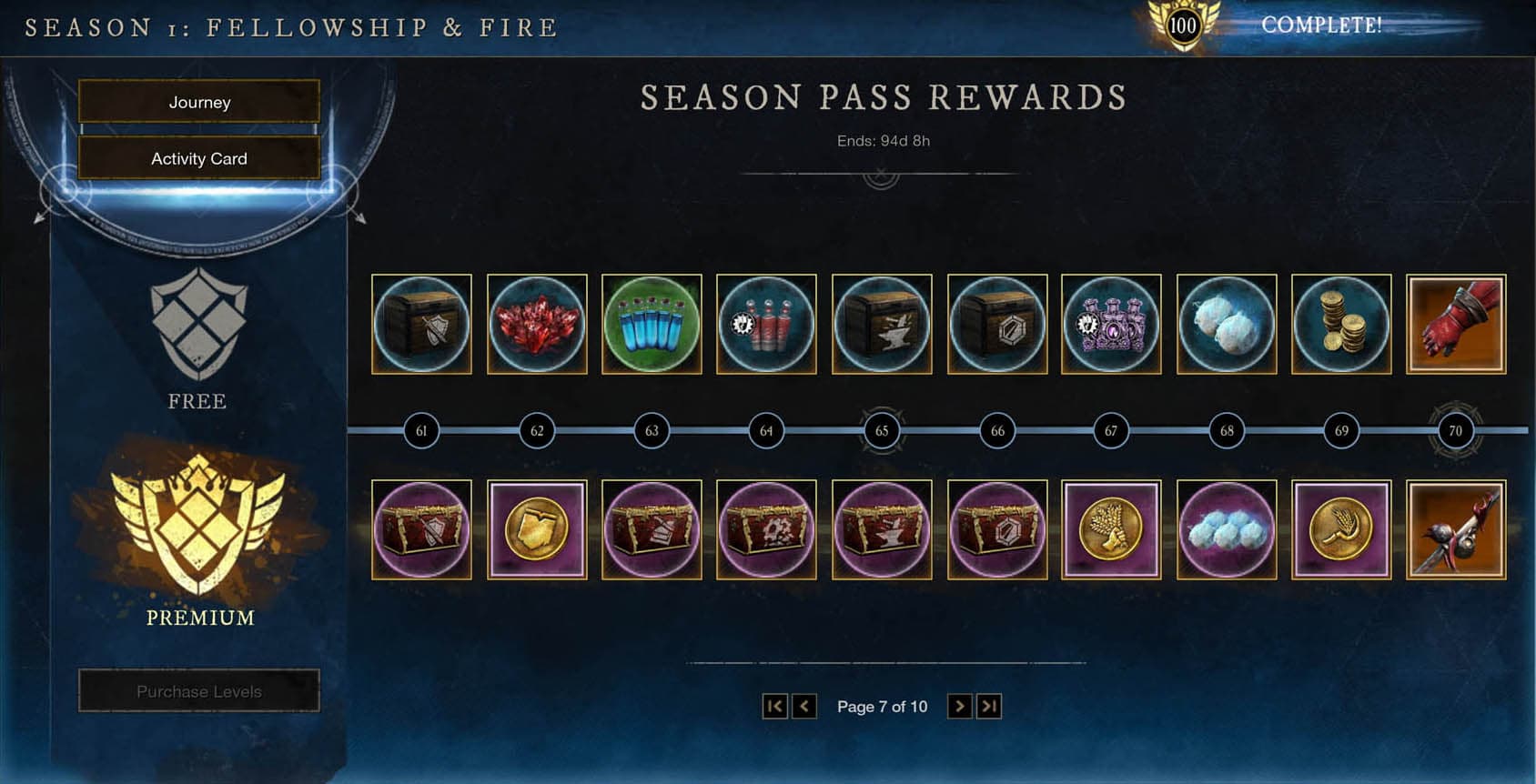The image size is (1536, 784).
Task: Select the premium gold token at level 62
Action: pyautogui.click(x=536, y=528)
